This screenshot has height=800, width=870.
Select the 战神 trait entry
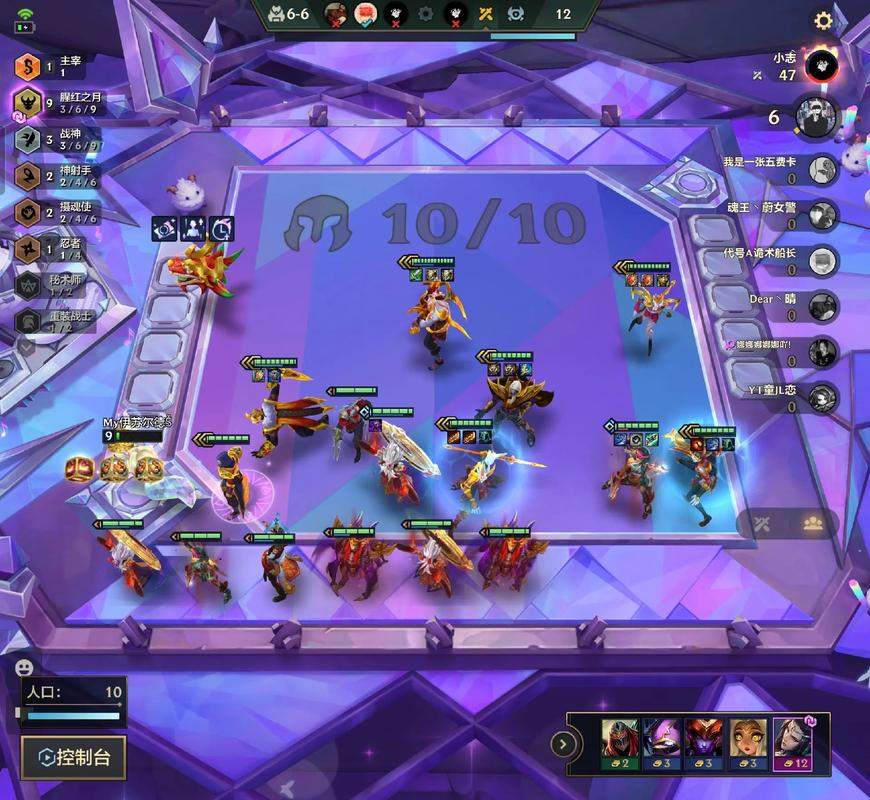28,140
